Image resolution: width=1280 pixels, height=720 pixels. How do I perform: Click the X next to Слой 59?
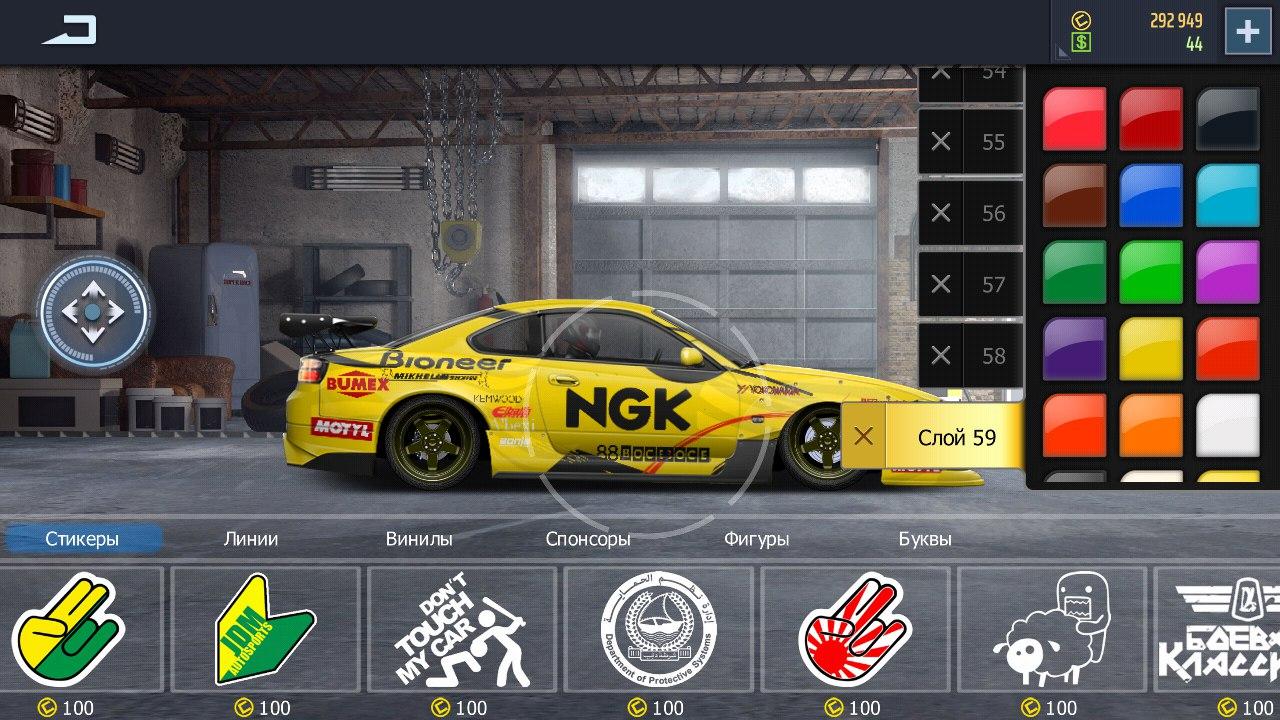(864, 437)
